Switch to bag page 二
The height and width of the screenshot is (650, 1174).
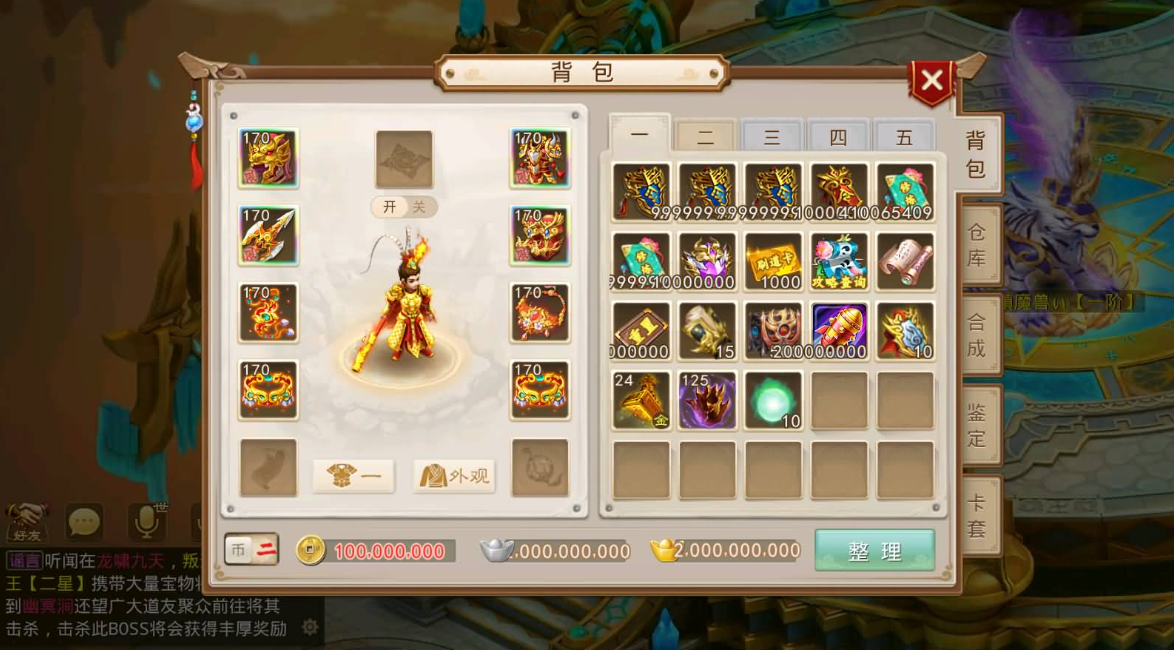[705, 137]
